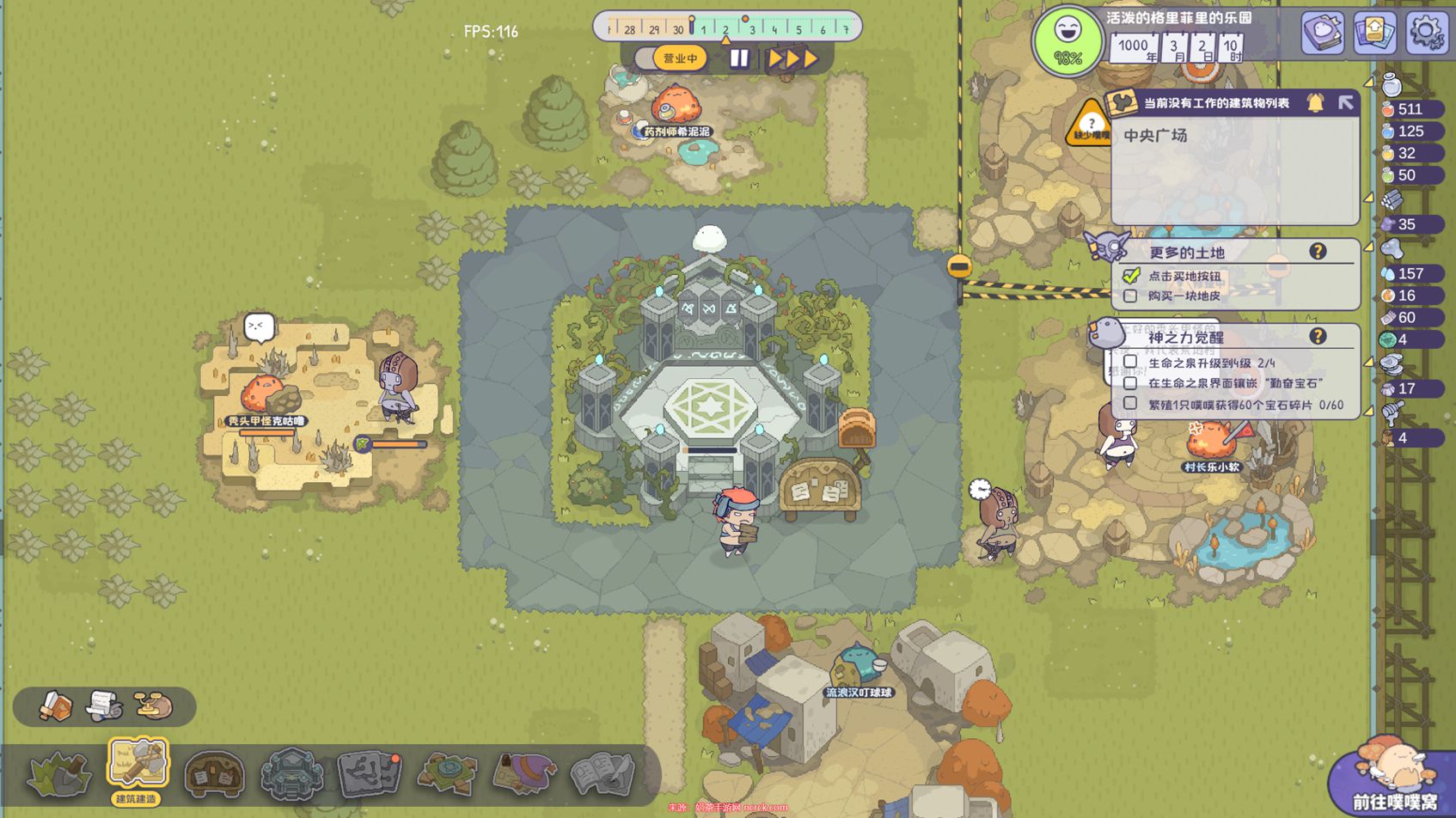The height and width of the screenshot is (818, 1456).
Task: Collapse the idle buildings list with arrow
Action: [1345, 102]
